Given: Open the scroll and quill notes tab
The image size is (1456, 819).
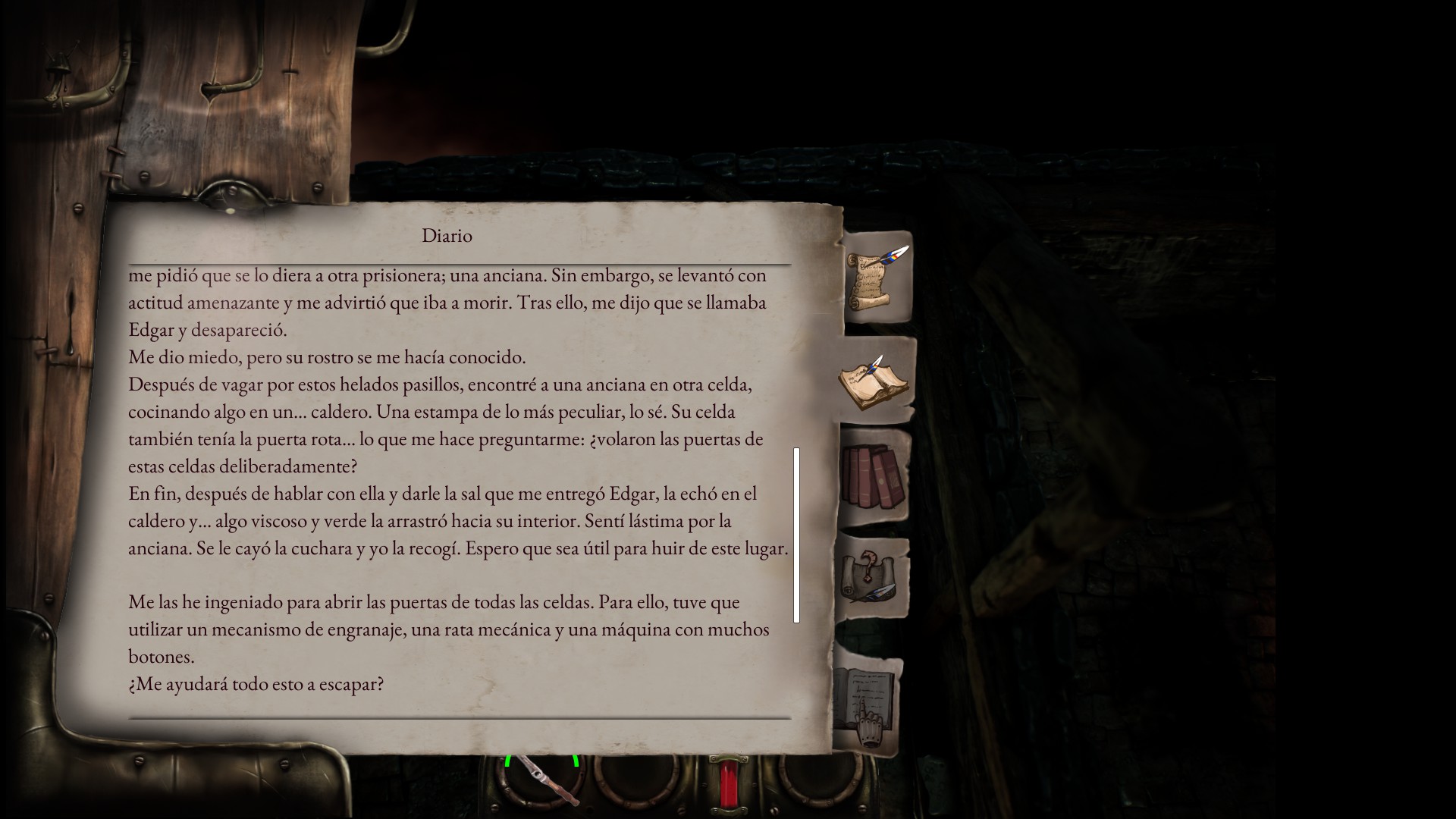Looking at the screenshot, I should (x=877, y=277).
